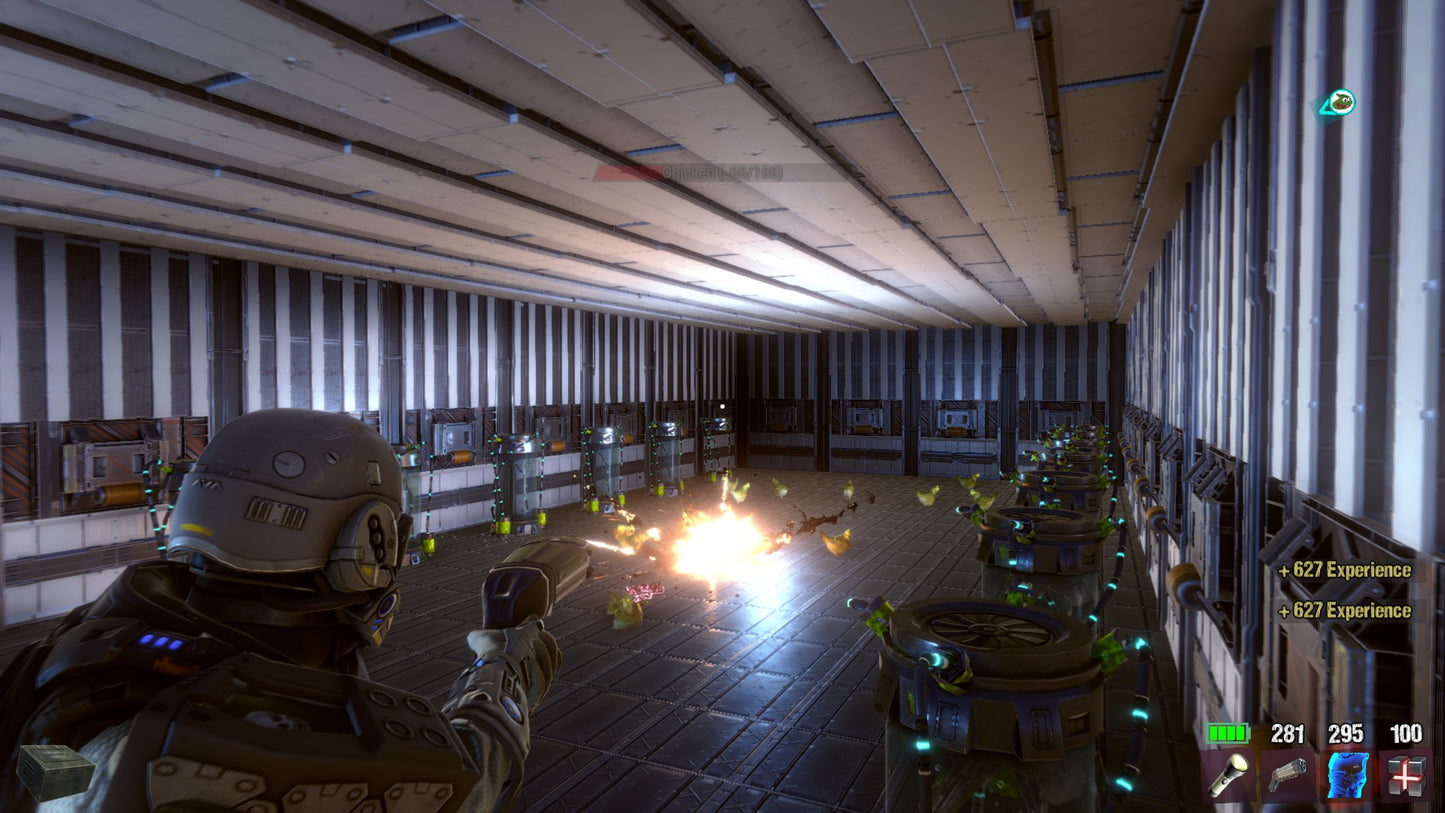The height and width of the screenshot is (813, 1445).
Task: Use the red cross medkit slot
Action: pyautogui.click(x=1405, y=776)
